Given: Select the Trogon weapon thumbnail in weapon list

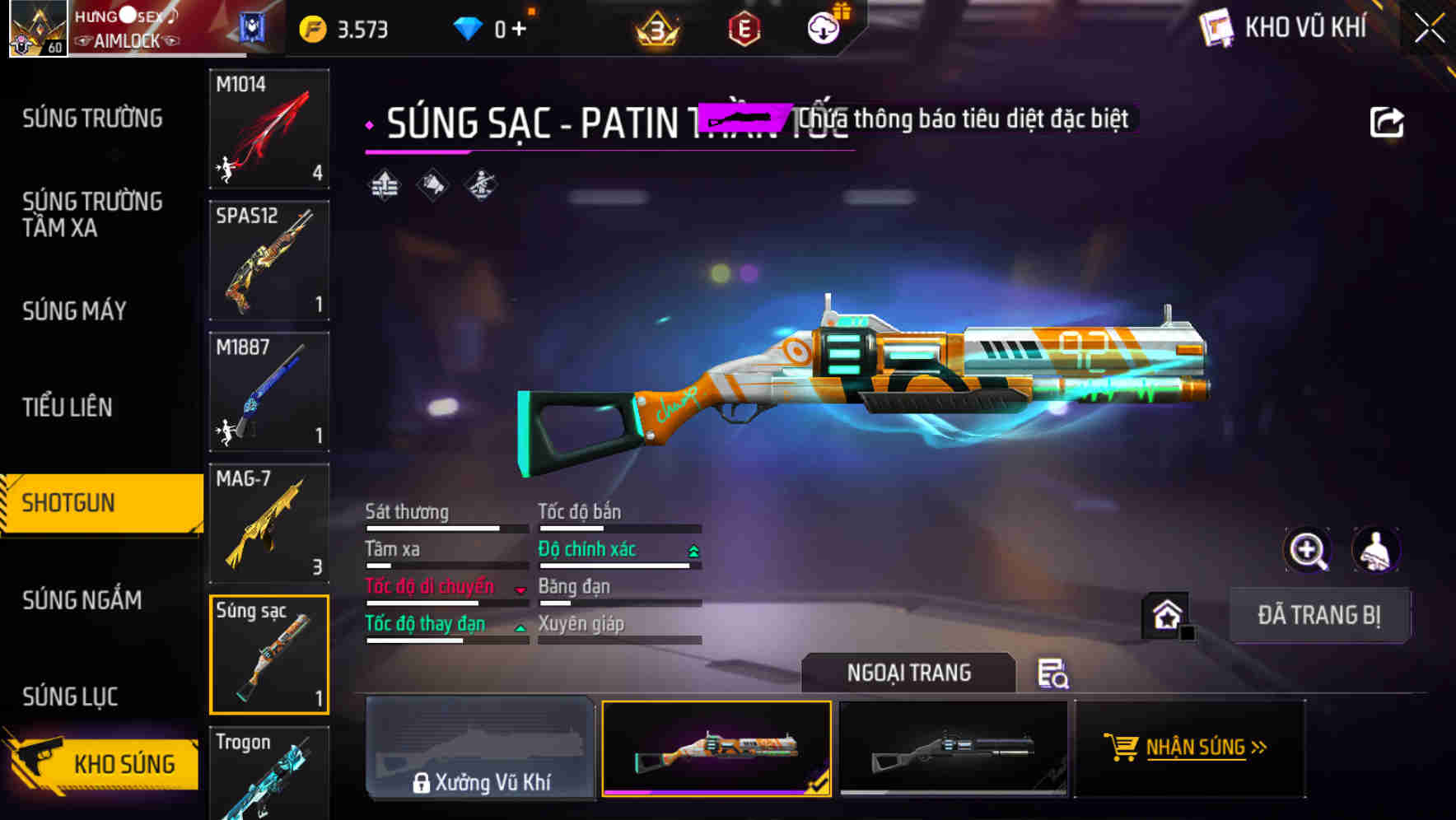Looking at the screenshot, I should [268, 774].
